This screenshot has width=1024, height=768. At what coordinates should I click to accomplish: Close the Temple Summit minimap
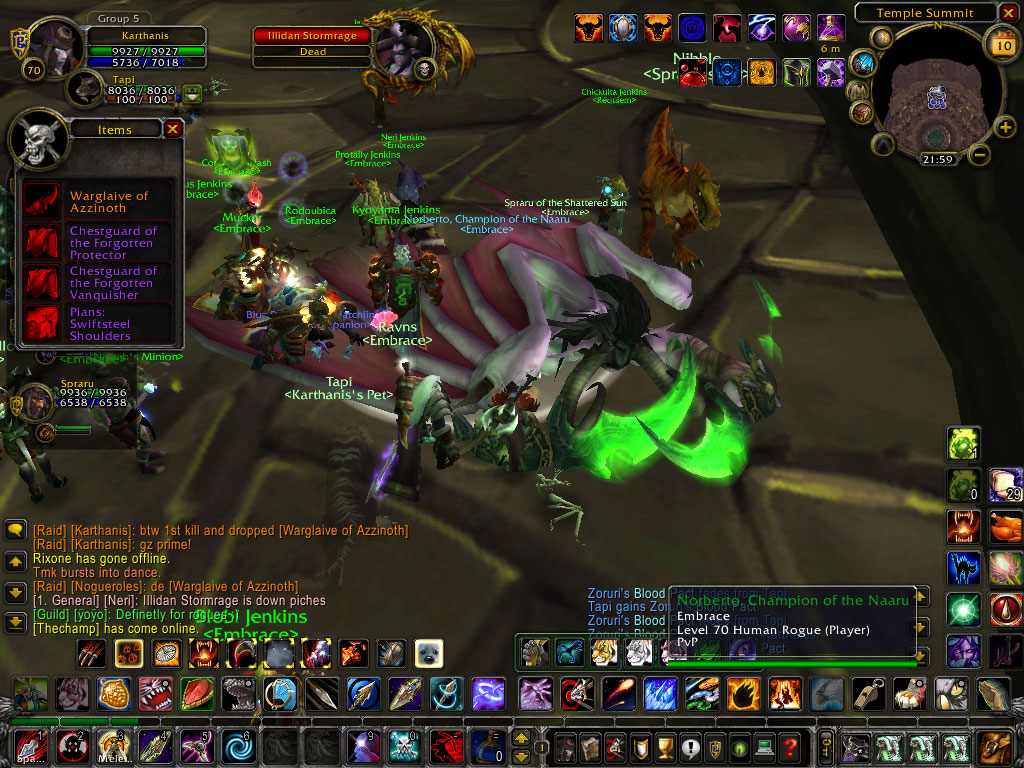(x=1010, y=13)
